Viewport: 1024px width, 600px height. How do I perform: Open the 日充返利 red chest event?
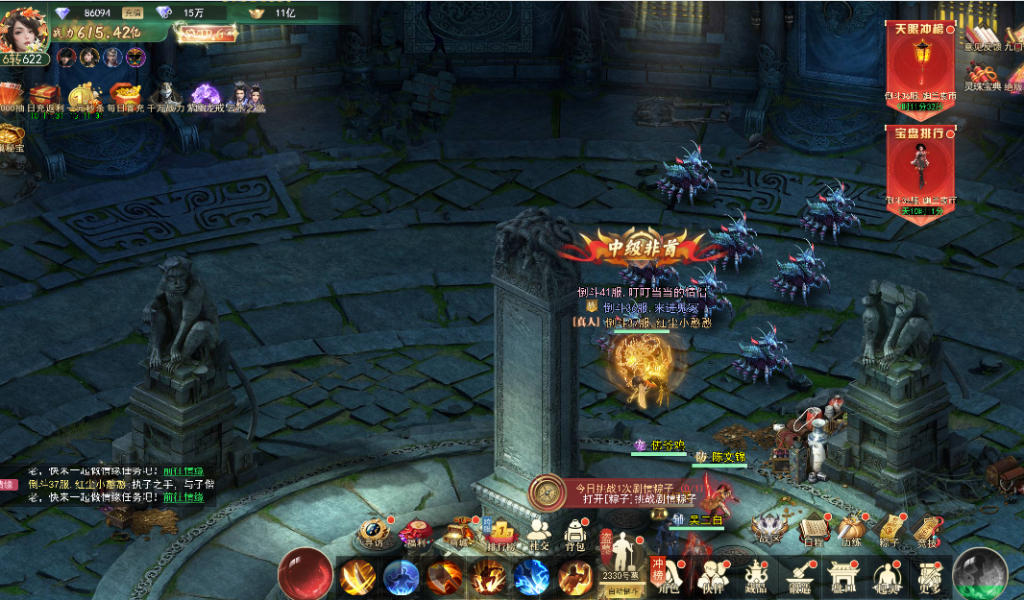(x=45, y=96)
